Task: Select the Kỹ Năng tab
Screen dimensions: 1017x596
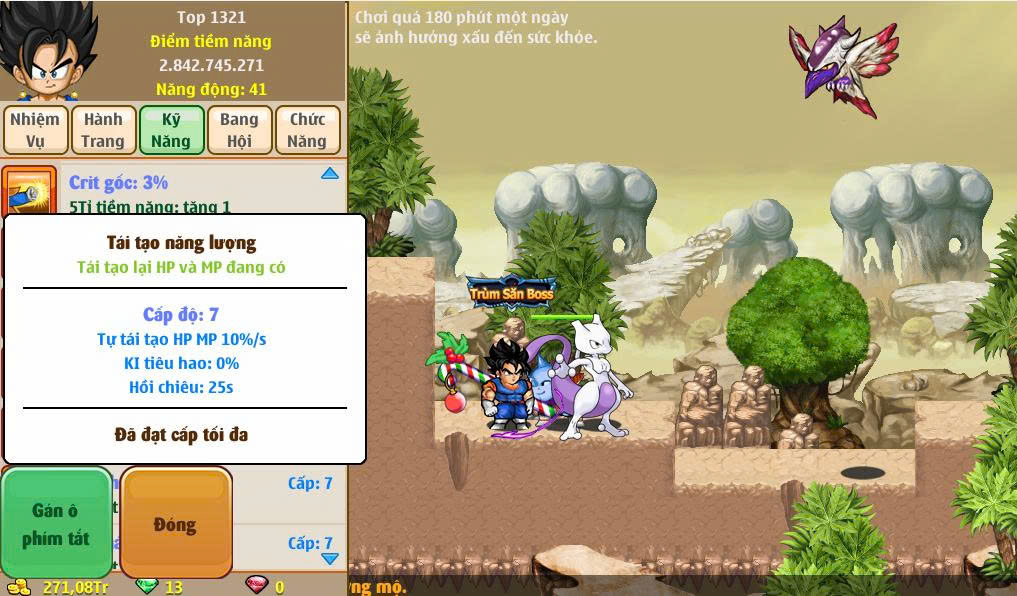Action: tap(171, 130)
